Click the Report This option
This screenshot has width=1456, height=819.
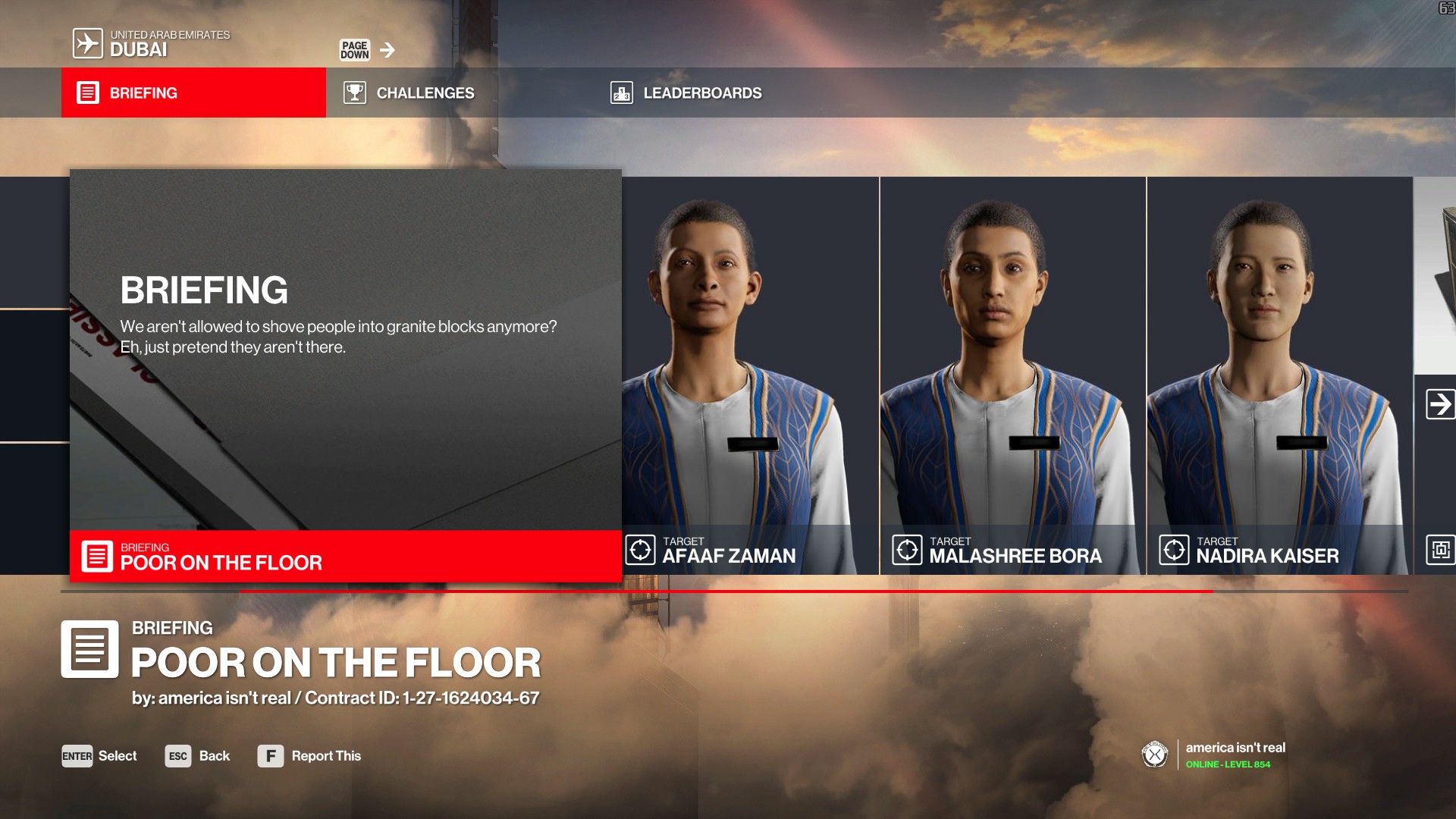pos(309,756)
